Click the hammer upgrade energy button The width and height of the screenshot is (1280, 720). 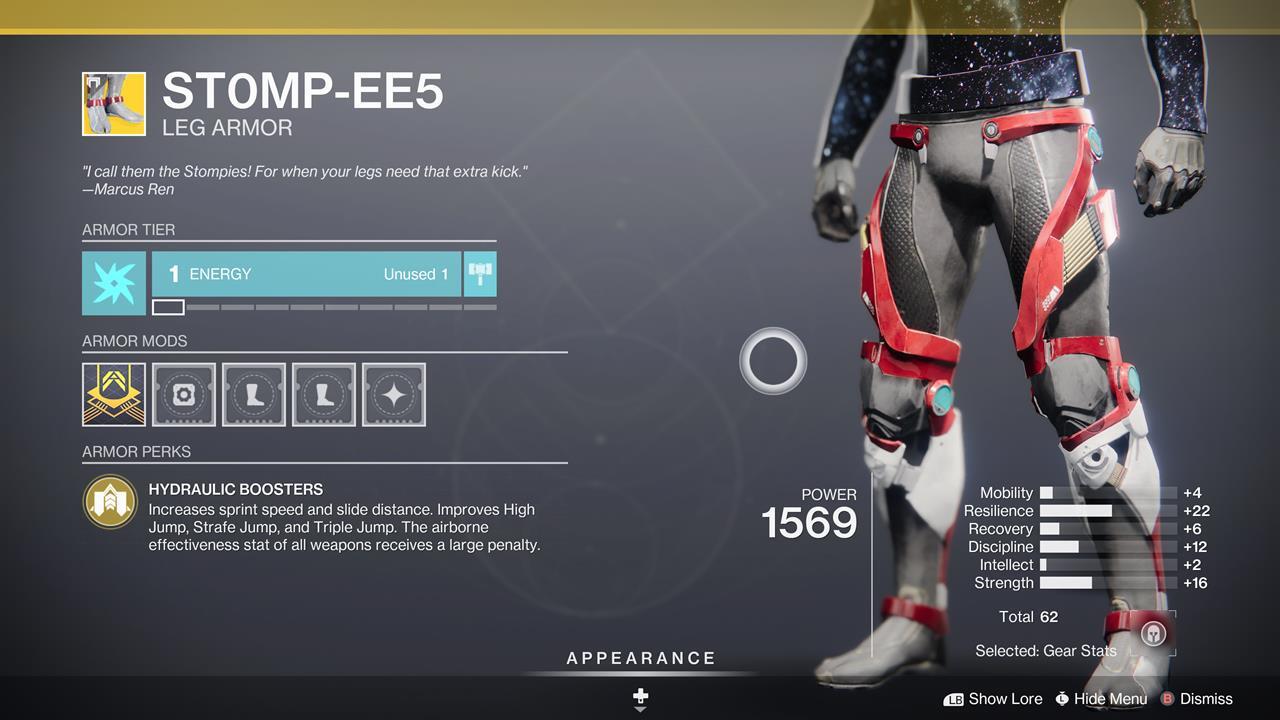point(480,274)
